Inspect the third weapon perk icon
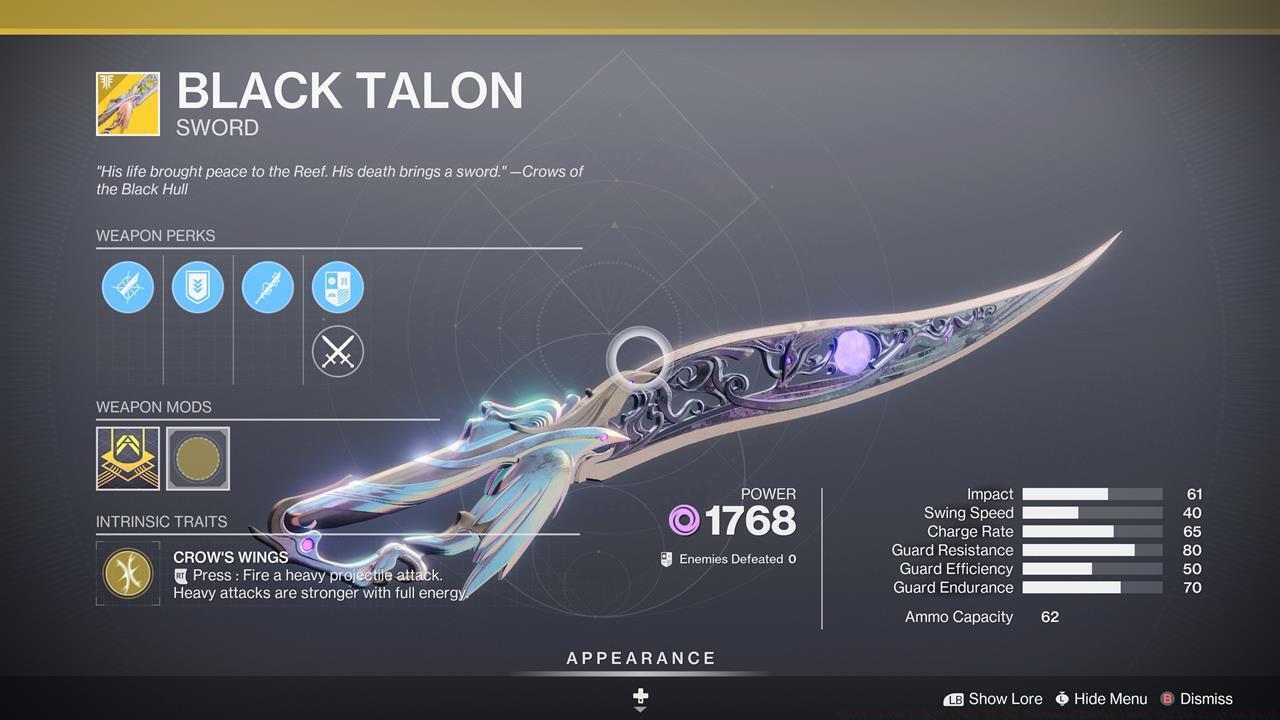This screenshot has width=1280, height=720. 268,287
